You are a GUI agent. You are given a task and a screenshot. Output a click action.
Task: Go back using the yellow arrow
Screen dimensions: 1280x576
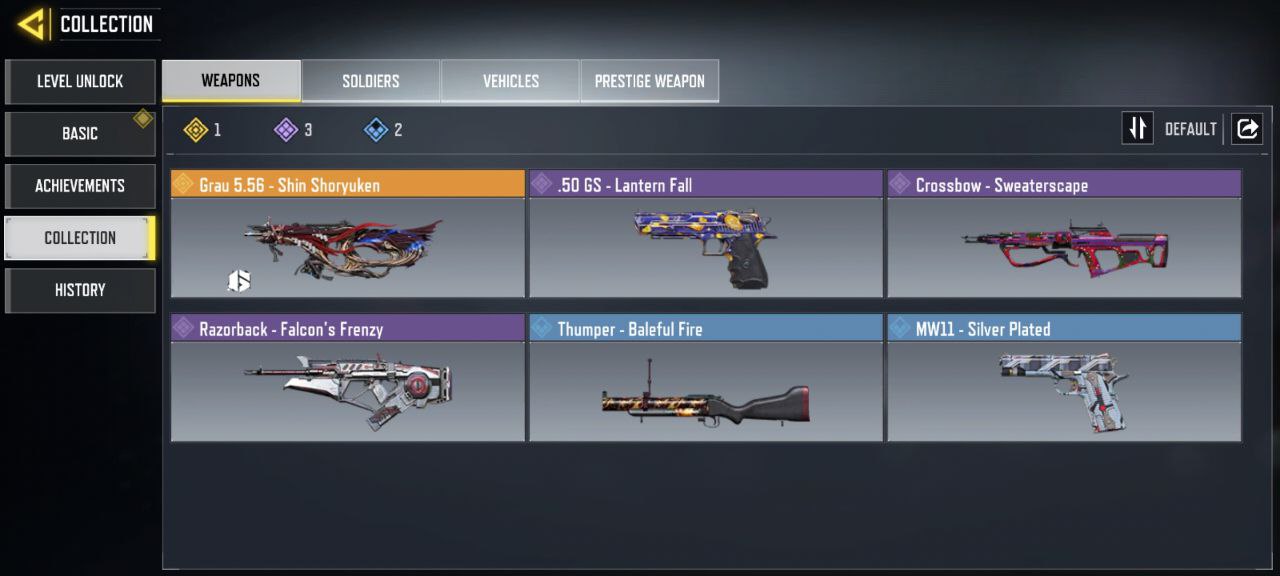(x=33, y=24)
